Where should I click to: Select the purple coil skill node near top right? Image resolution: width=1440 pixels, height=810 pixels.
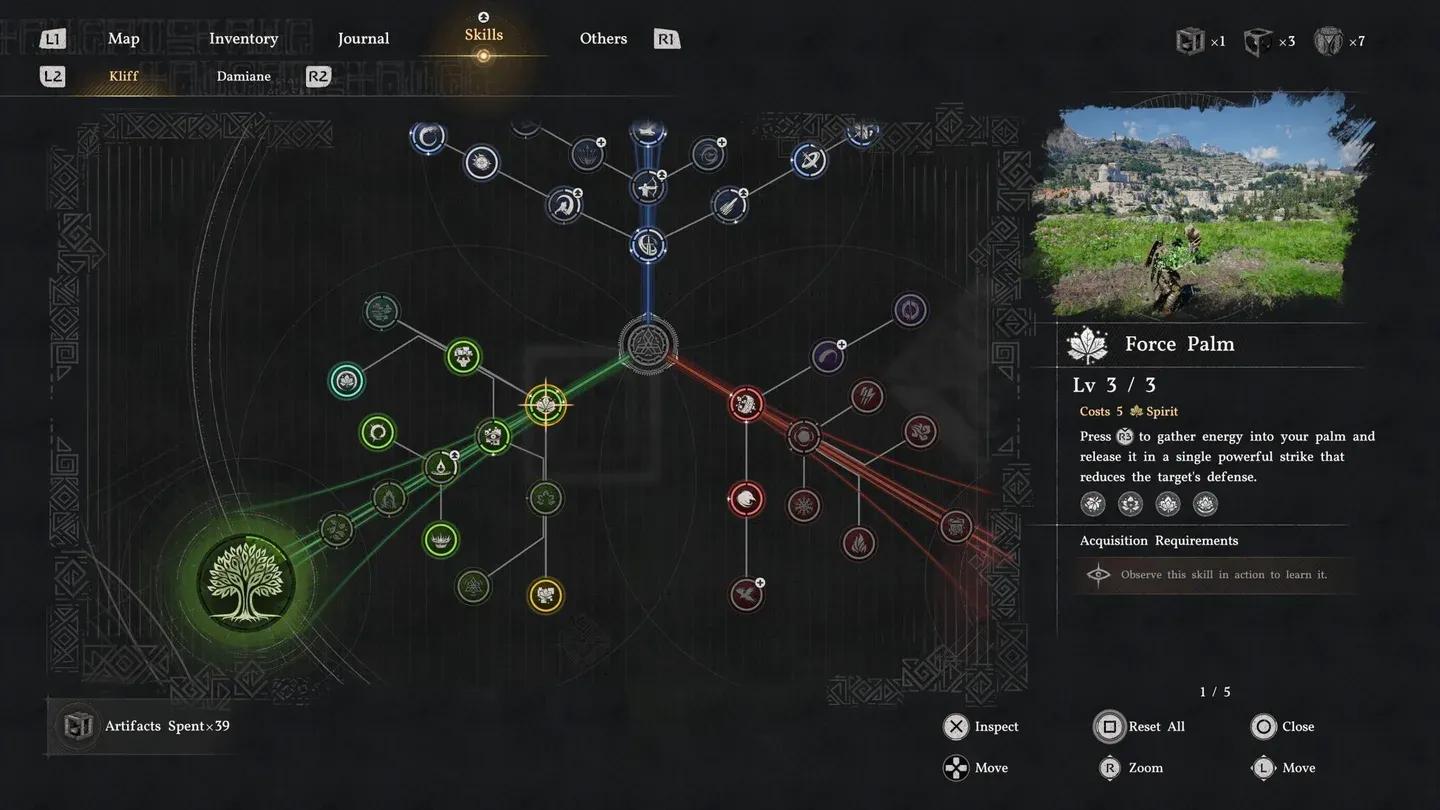(909, 311)
